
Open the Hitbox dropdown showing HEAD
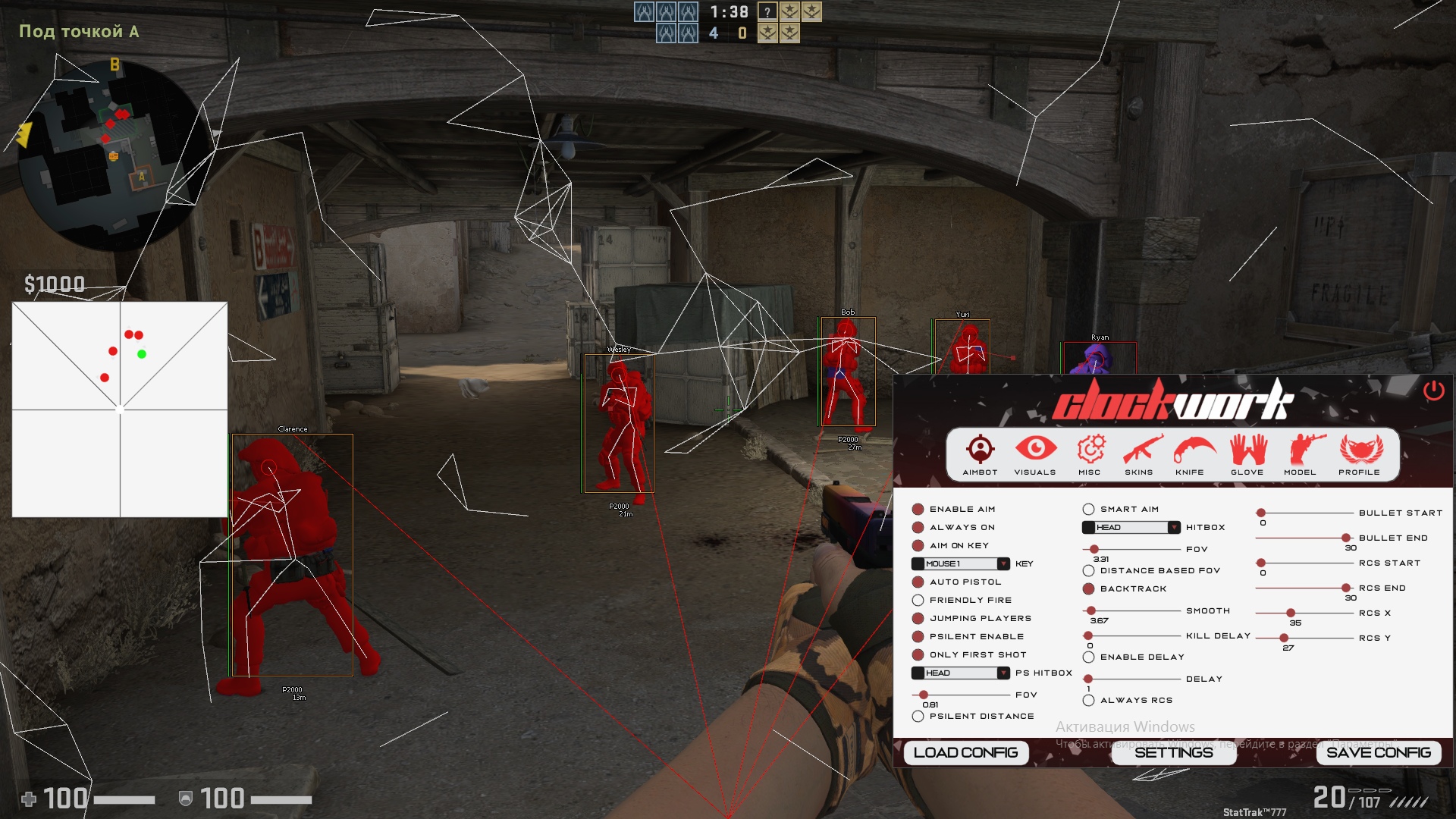tap(1131, 527)
